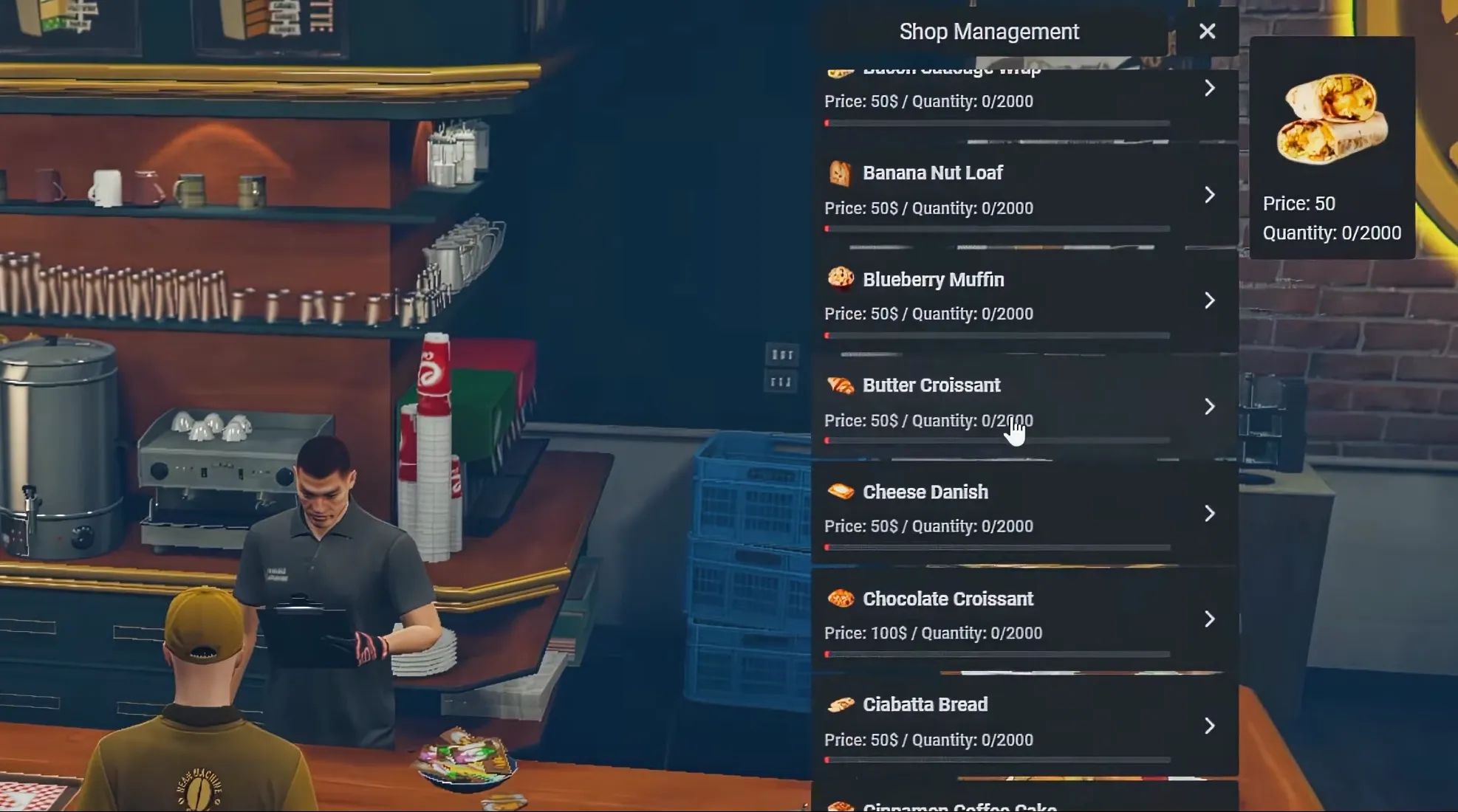Click the Banana Nut Loaf icon
The height and width of the screenshot is (812, 1458).
click(842, 173)
